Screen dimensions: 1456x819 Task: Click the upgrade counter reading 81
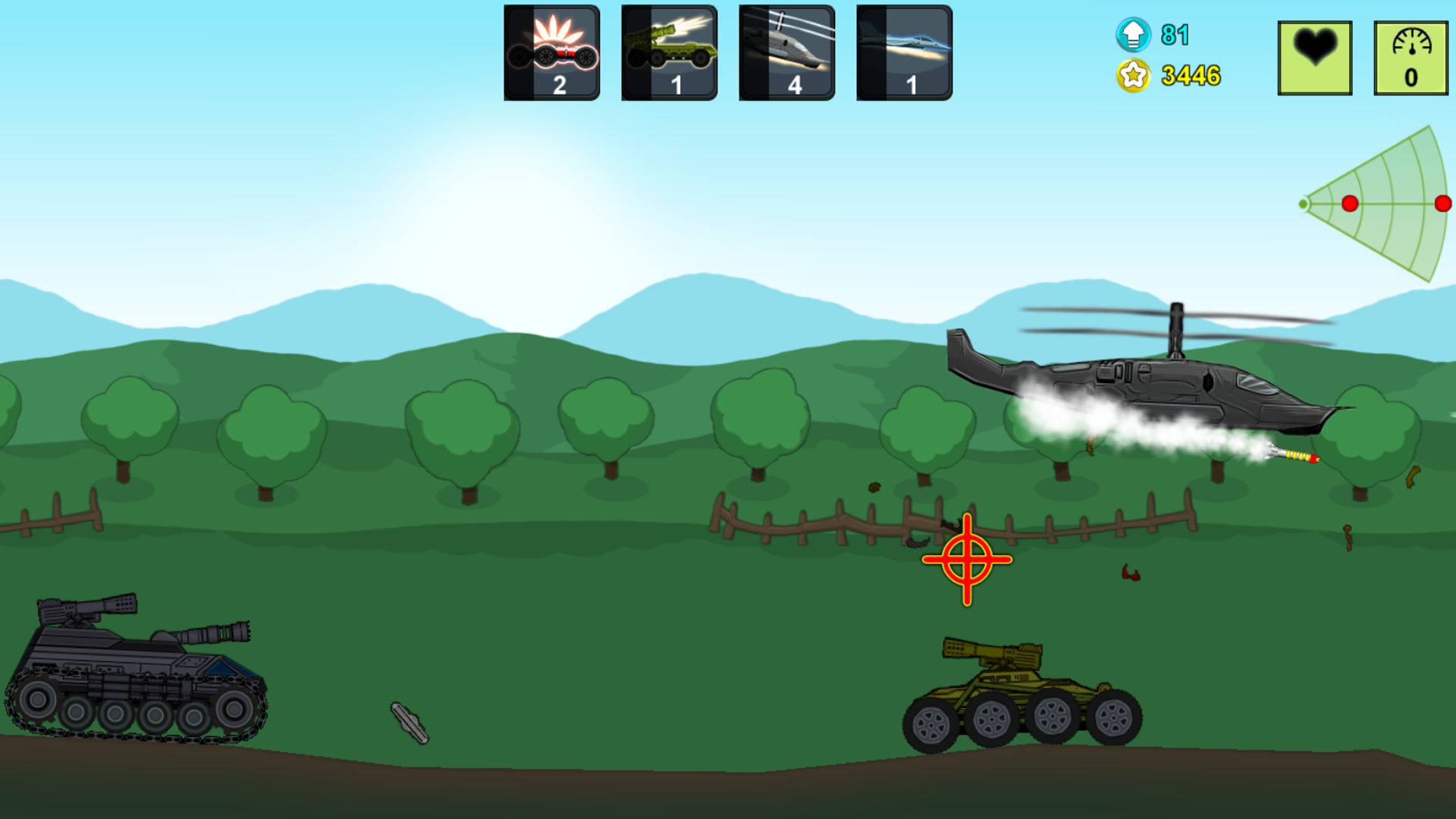pos(1176,35)
